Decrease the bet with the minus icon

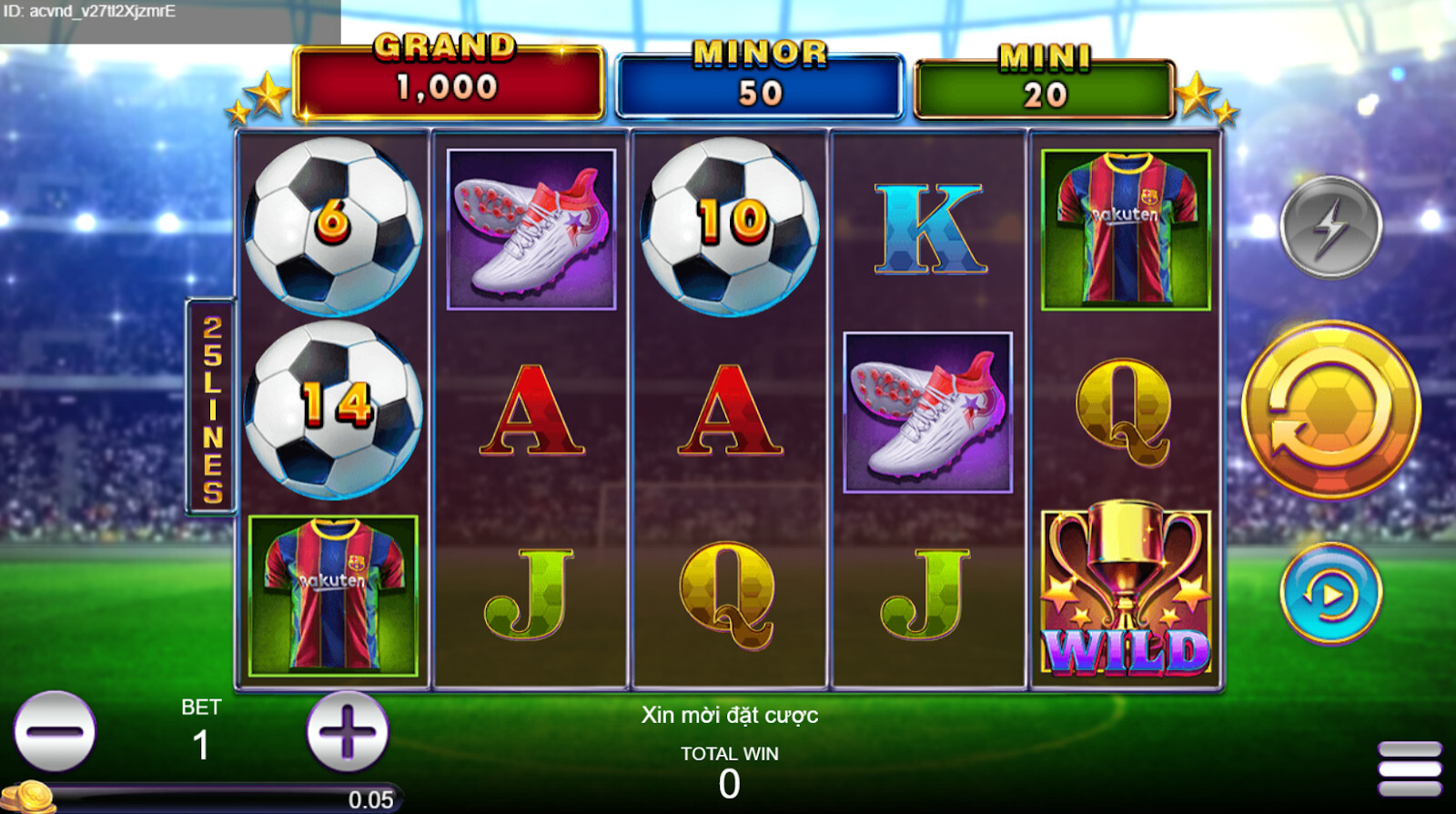click(x=55, y=733)
